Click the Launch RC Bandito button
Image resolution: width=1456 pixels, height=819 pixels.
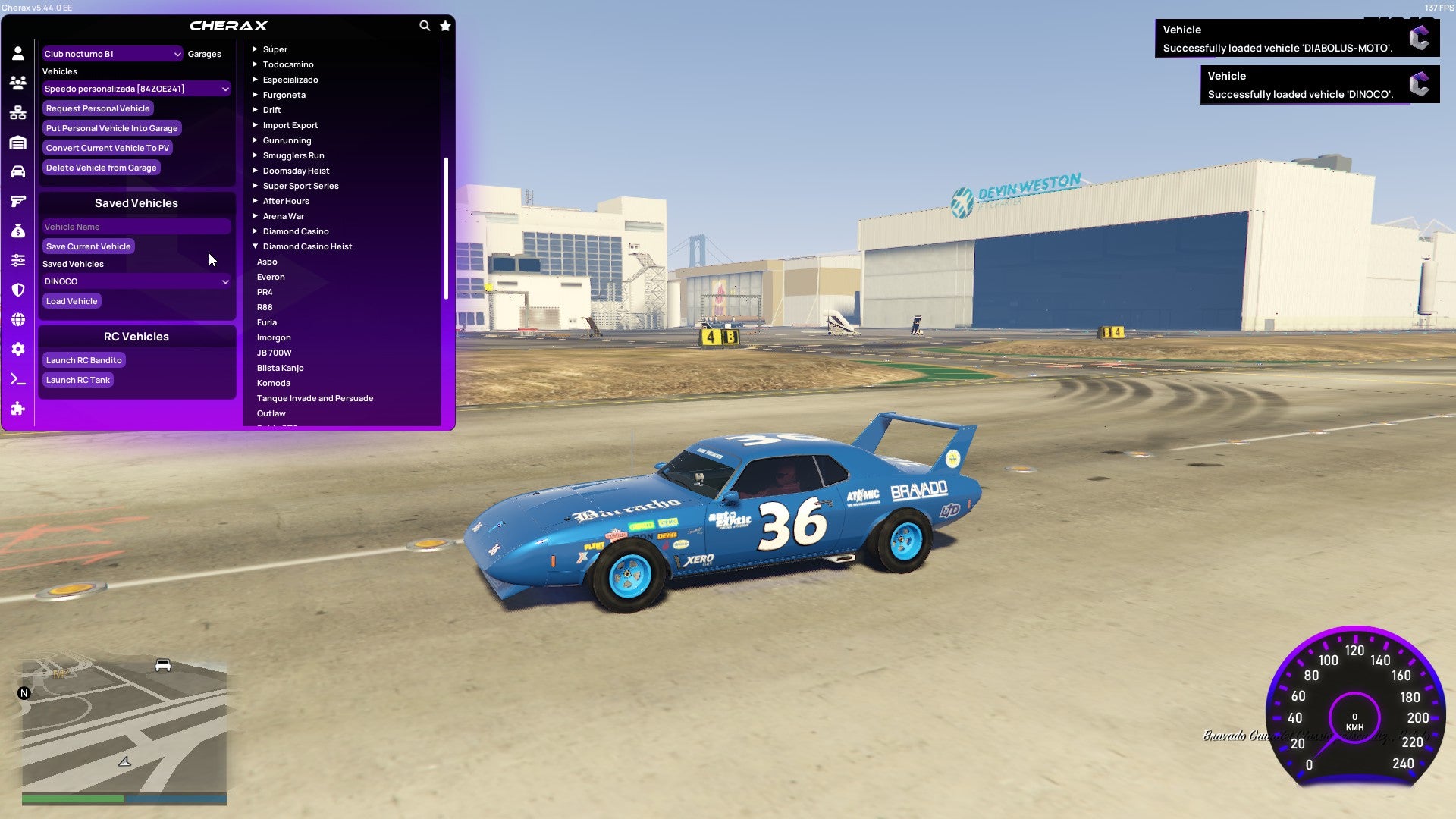[83, 359]
